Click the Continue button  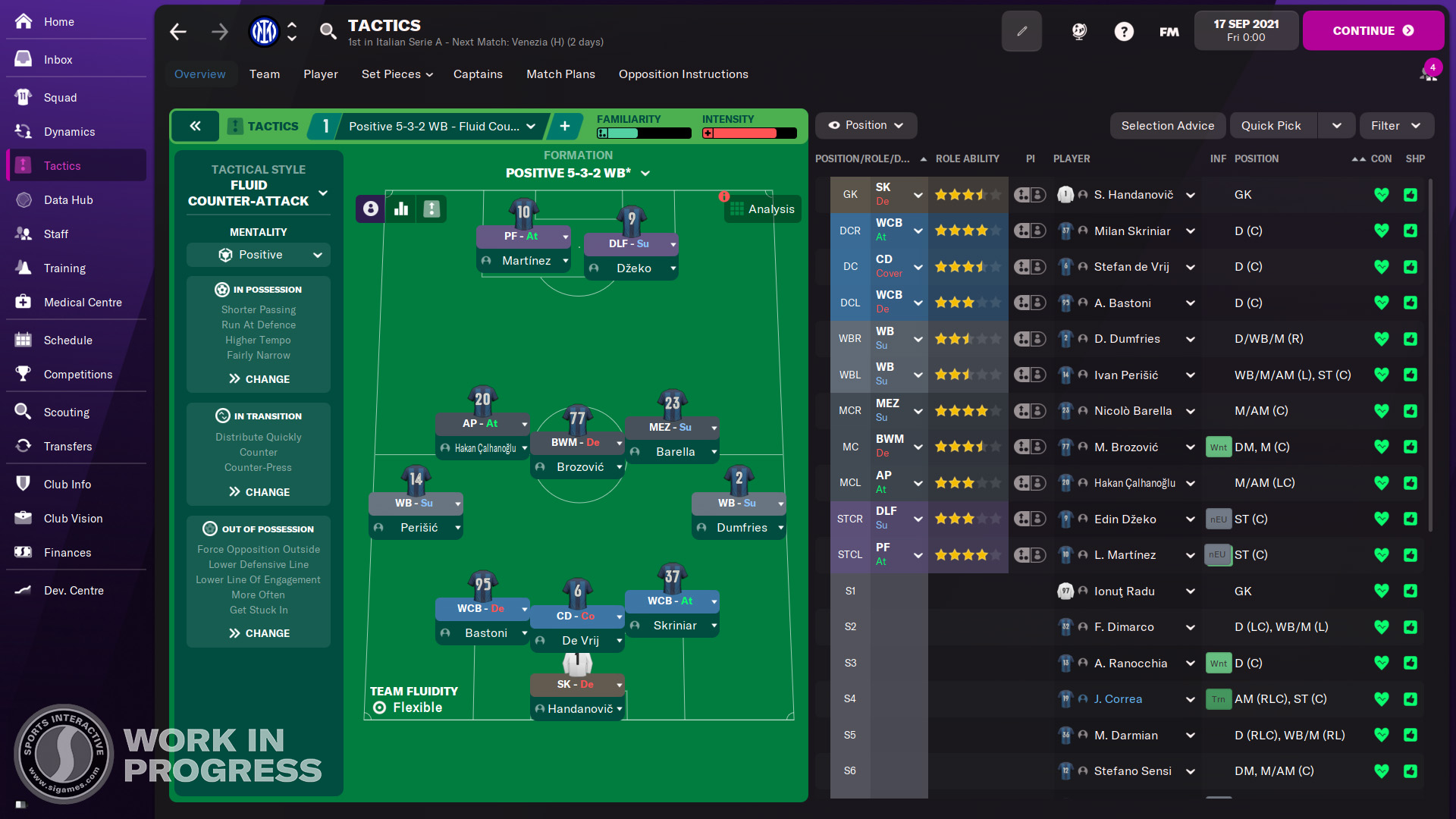tap(1373, 31)
